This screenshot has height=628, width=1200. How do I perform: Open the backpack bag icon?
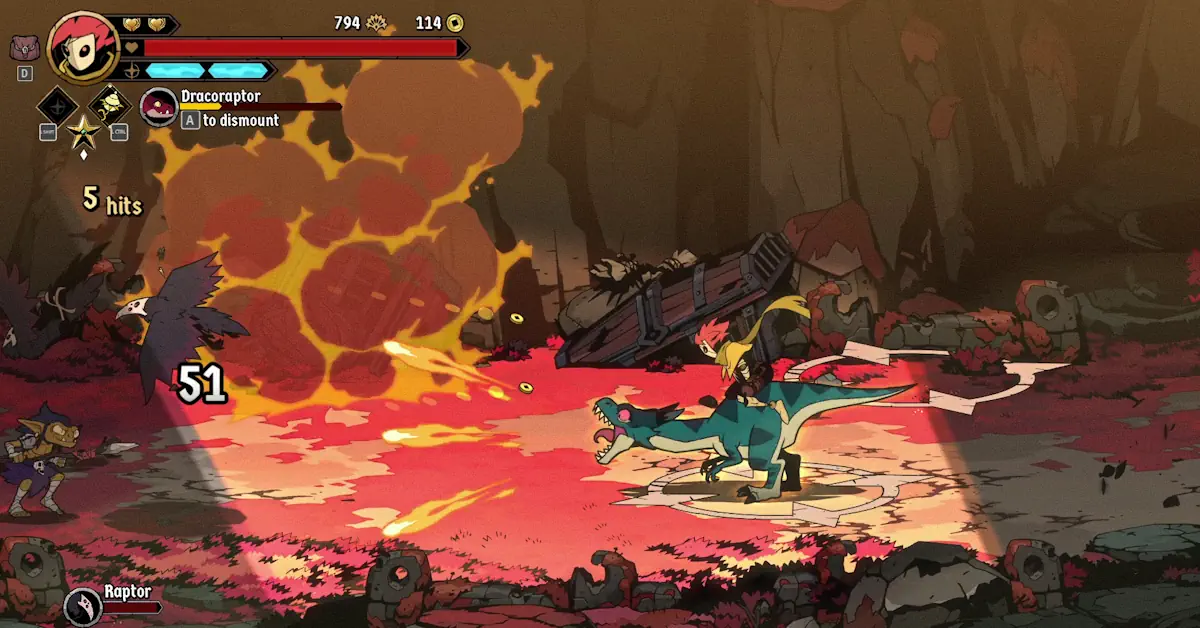tap(24, 47)
